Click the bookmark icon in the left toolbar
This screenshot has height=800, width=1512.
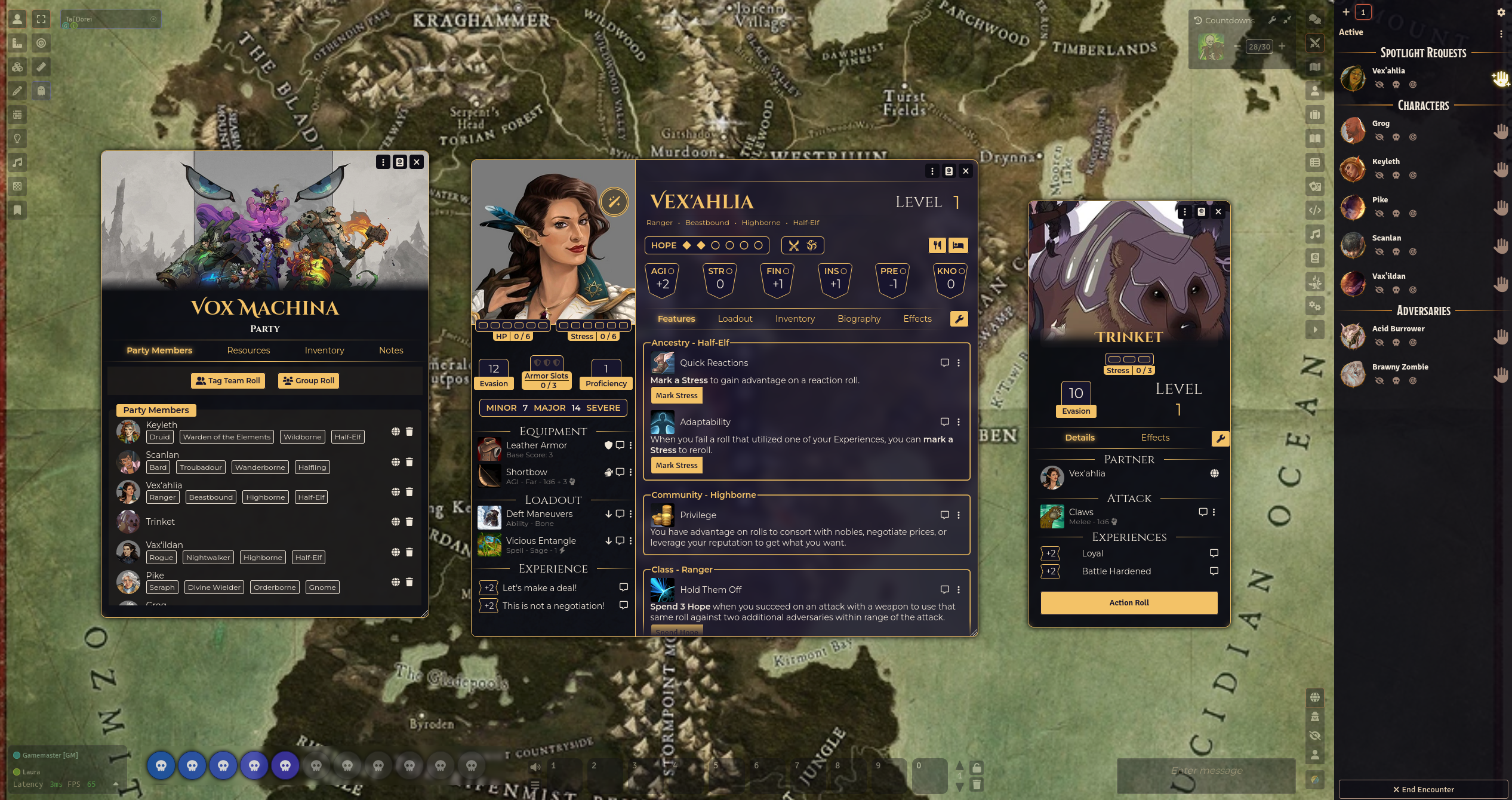click(x=17, y=210)
